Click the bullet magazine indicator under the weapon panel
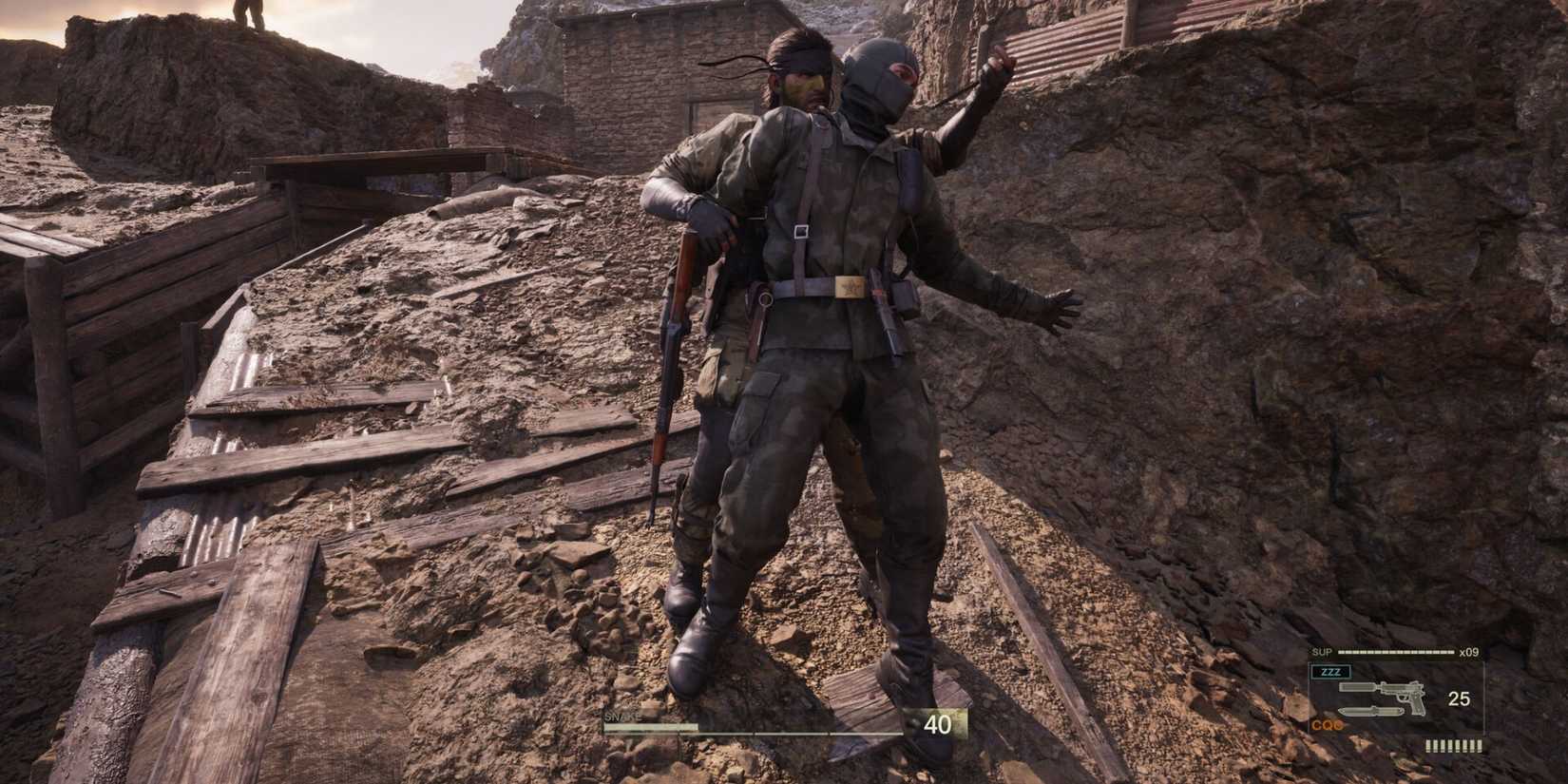Screen dimensions: 1568x784 [1452, 745]
